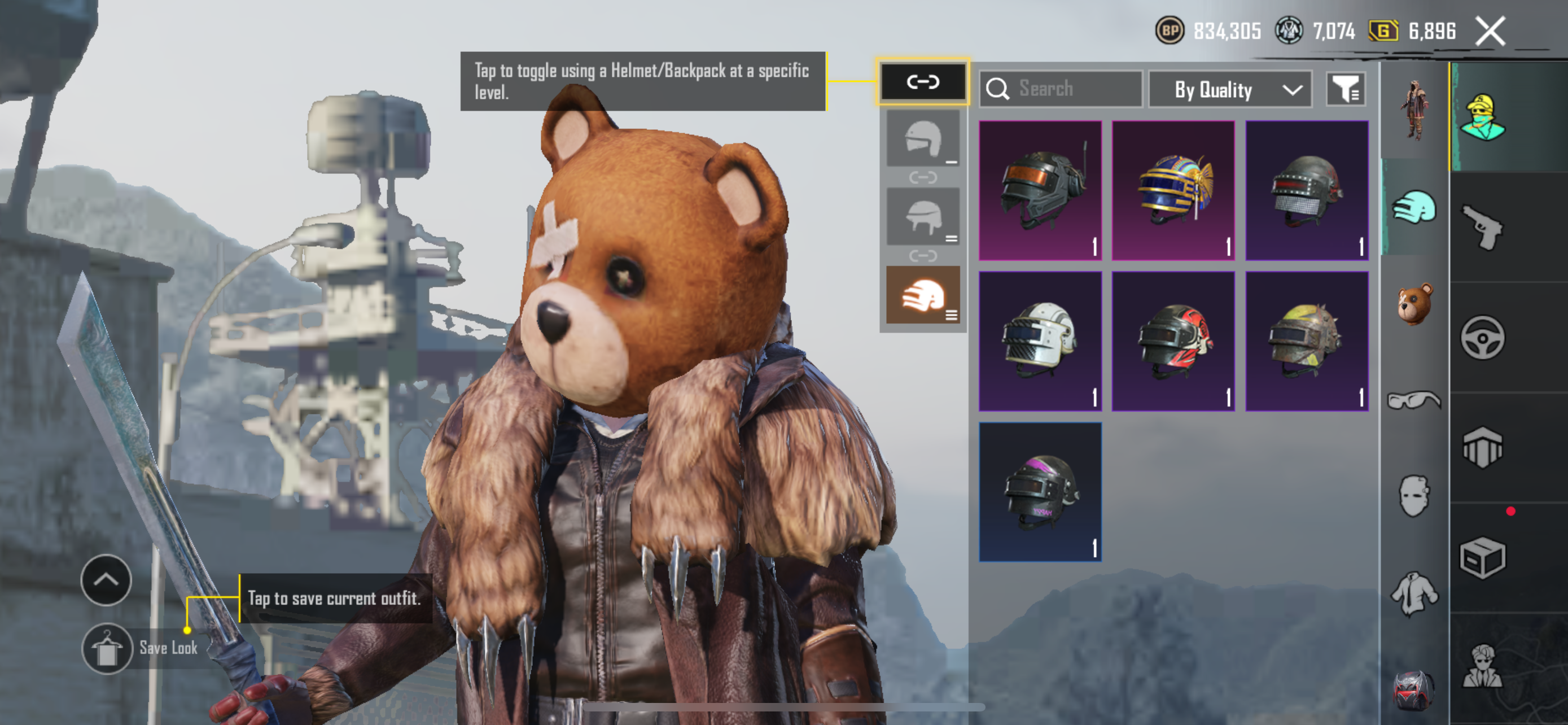Save the current outfit with Save Look
The width and height of the screenshot is (1568, 725).
pos(108,648)
